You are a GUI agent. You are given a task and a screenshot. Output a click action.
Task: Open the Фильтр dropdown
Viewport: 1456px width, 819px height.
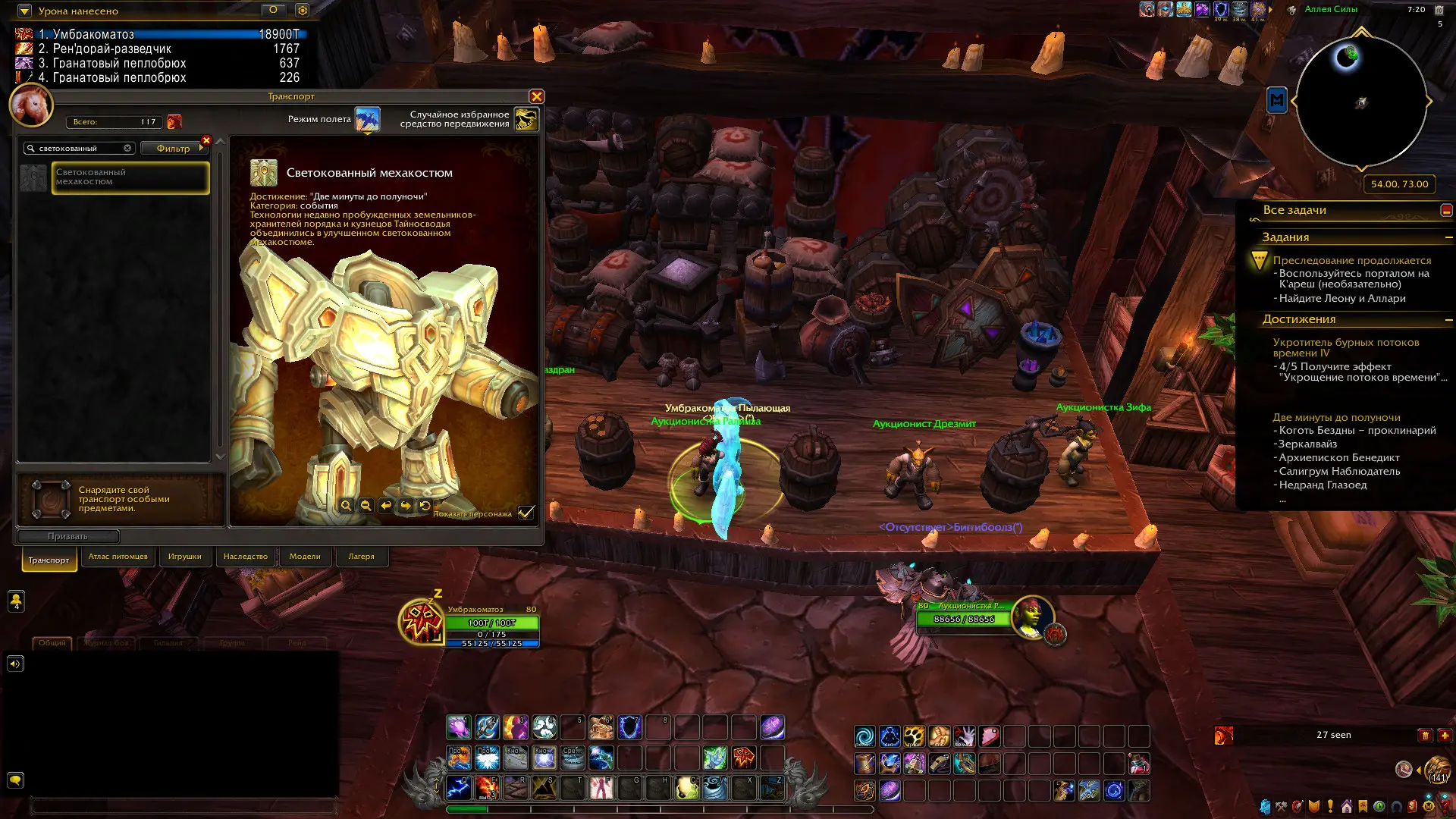174,149
